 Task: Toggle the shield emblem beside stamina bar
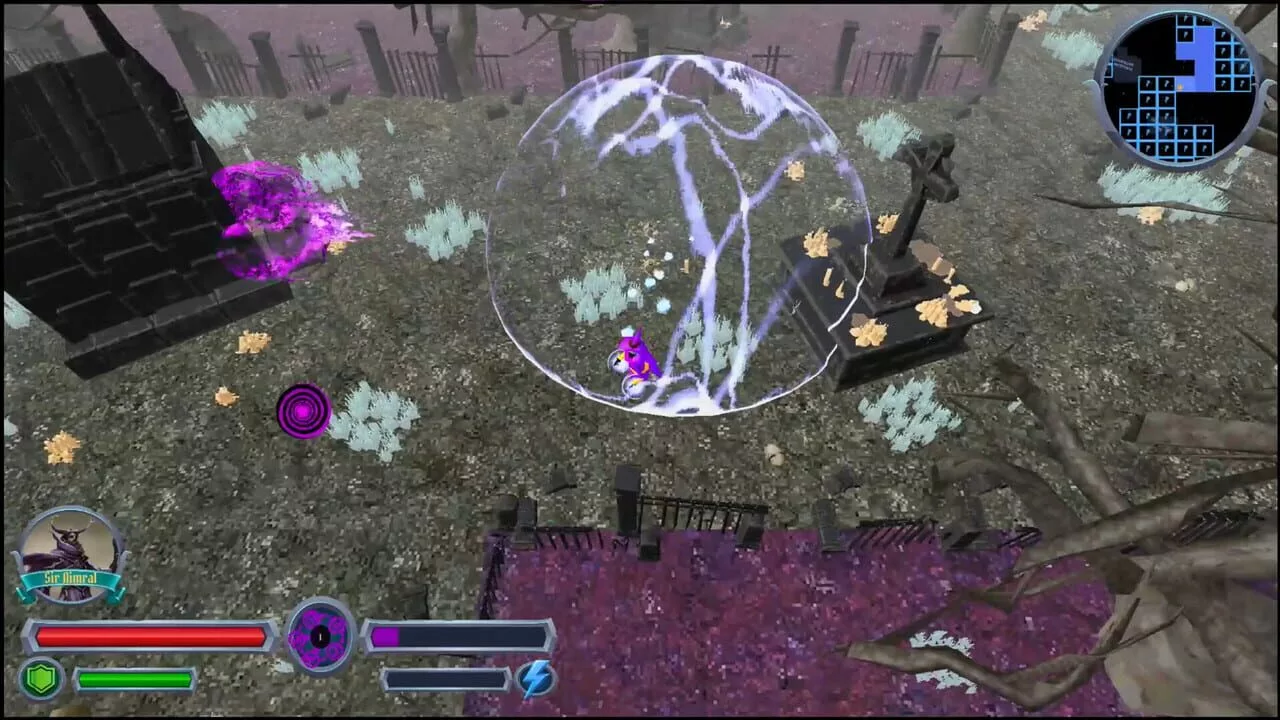coord(43,677)
